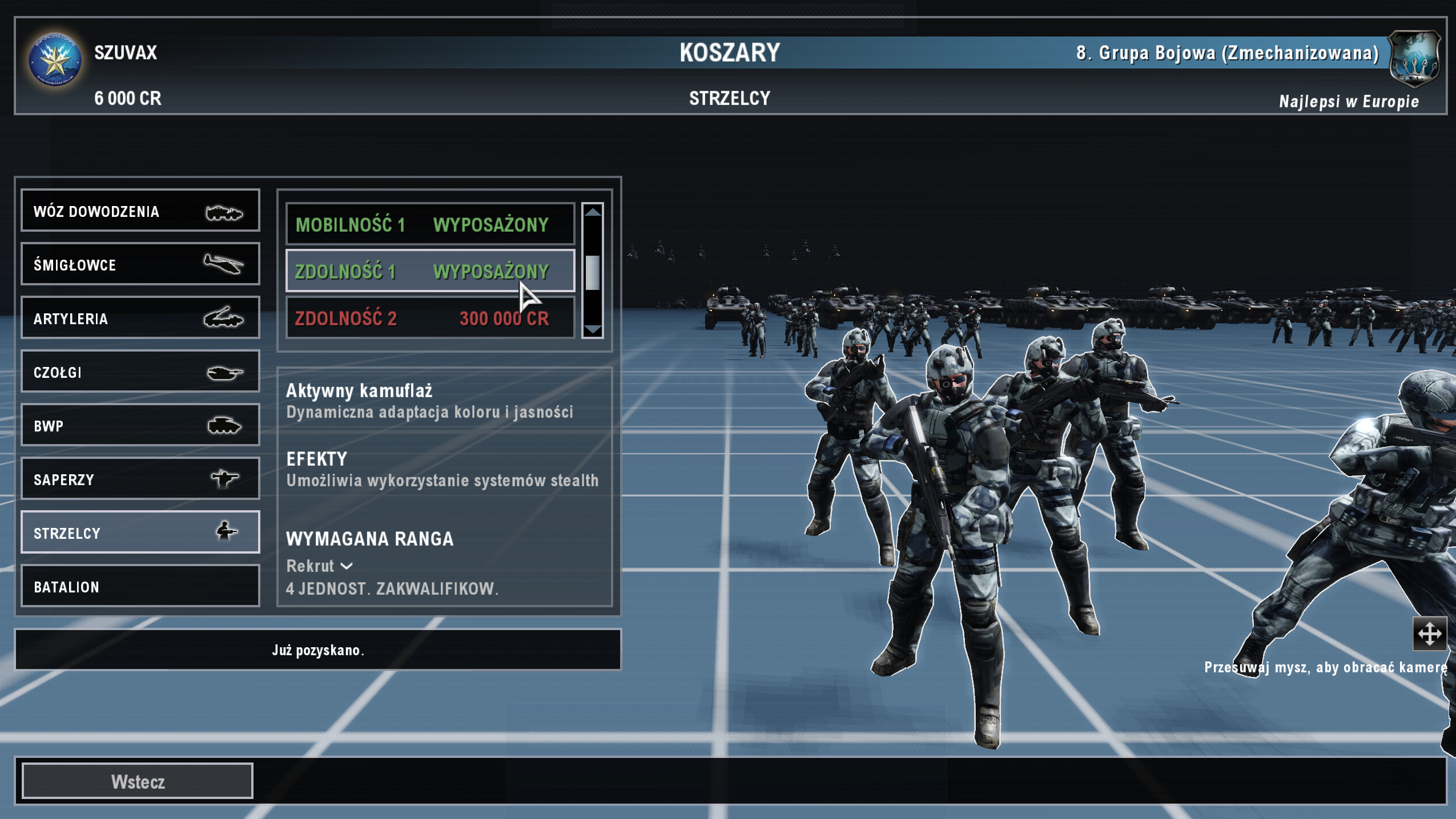The height and width of the screenshot is (819, 1456).
Task: Click the upgrade list scroll-up arrow
Action: tap(593, 212)
